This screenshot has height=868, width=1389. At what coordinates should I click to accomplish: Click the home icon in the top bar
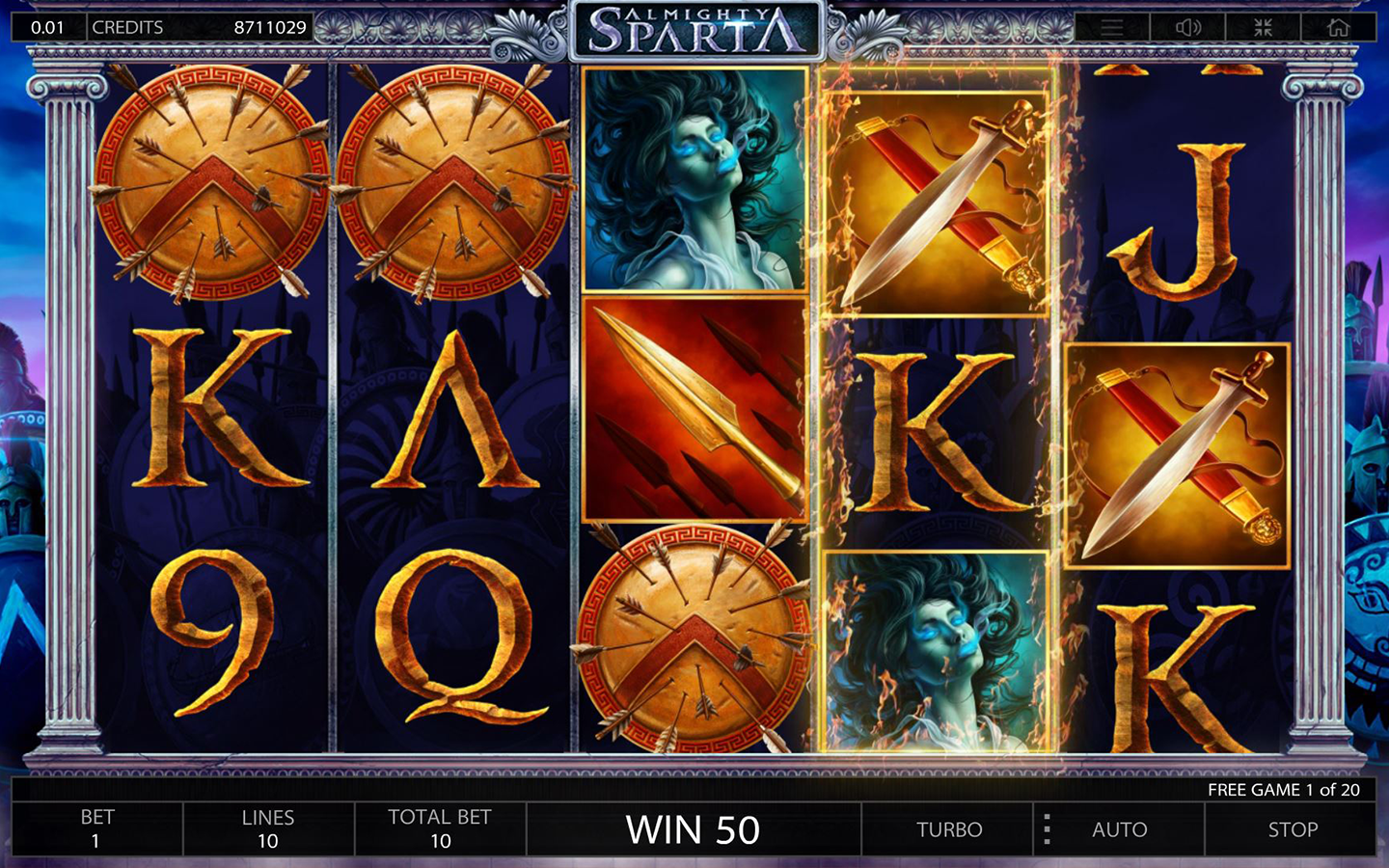point(1336,25)
